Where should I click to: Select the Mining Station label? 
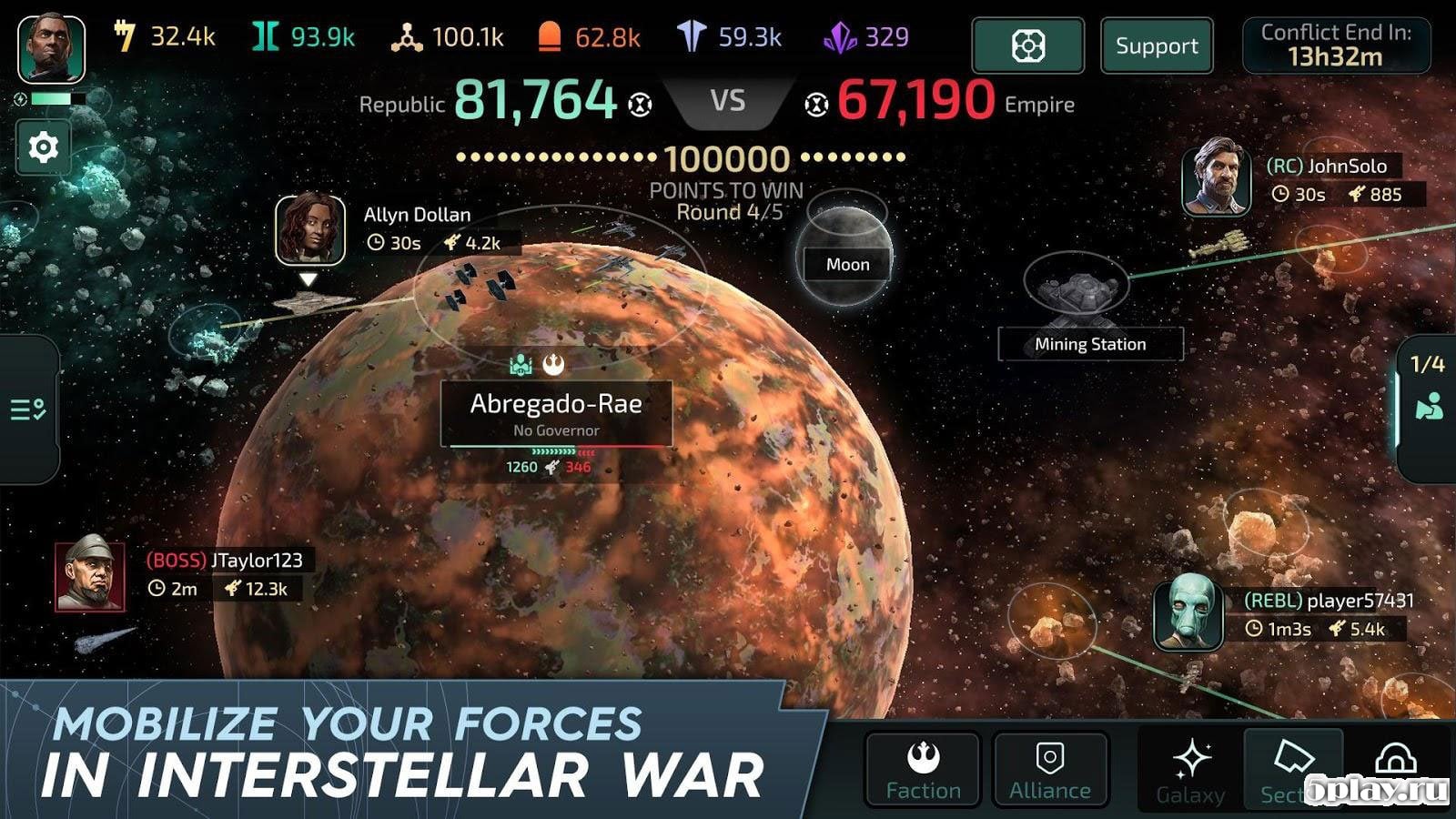coord(1090,344)
